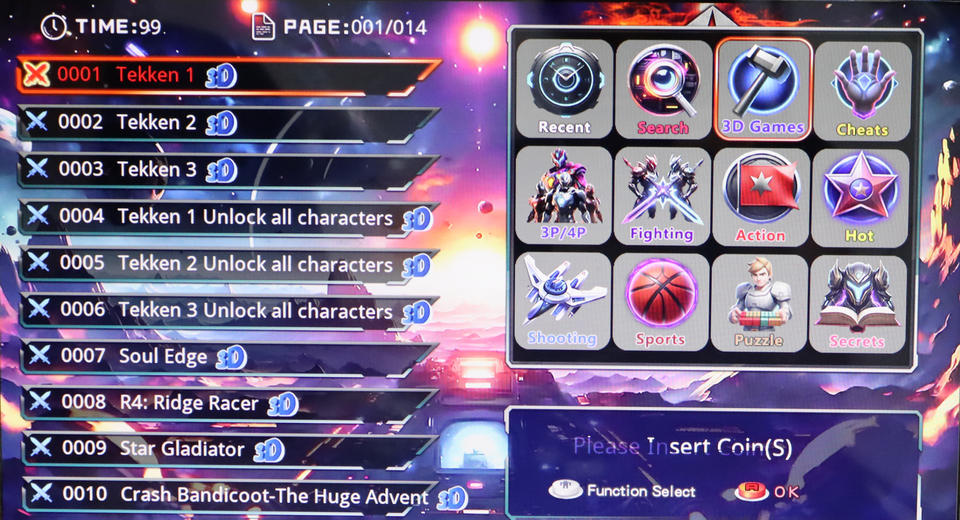This screenshot has width=960, height=520.
Task: Switch to the 3D Games category
Action: (763, 89)
